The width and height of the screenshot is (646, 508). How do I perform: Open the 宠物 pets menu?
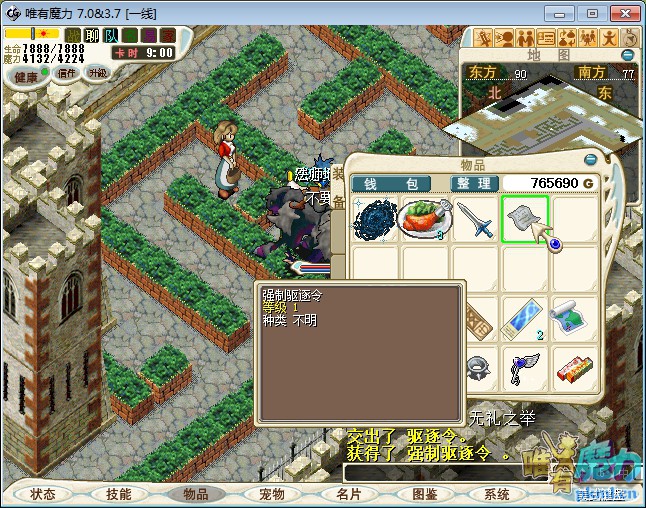[271, 494]
